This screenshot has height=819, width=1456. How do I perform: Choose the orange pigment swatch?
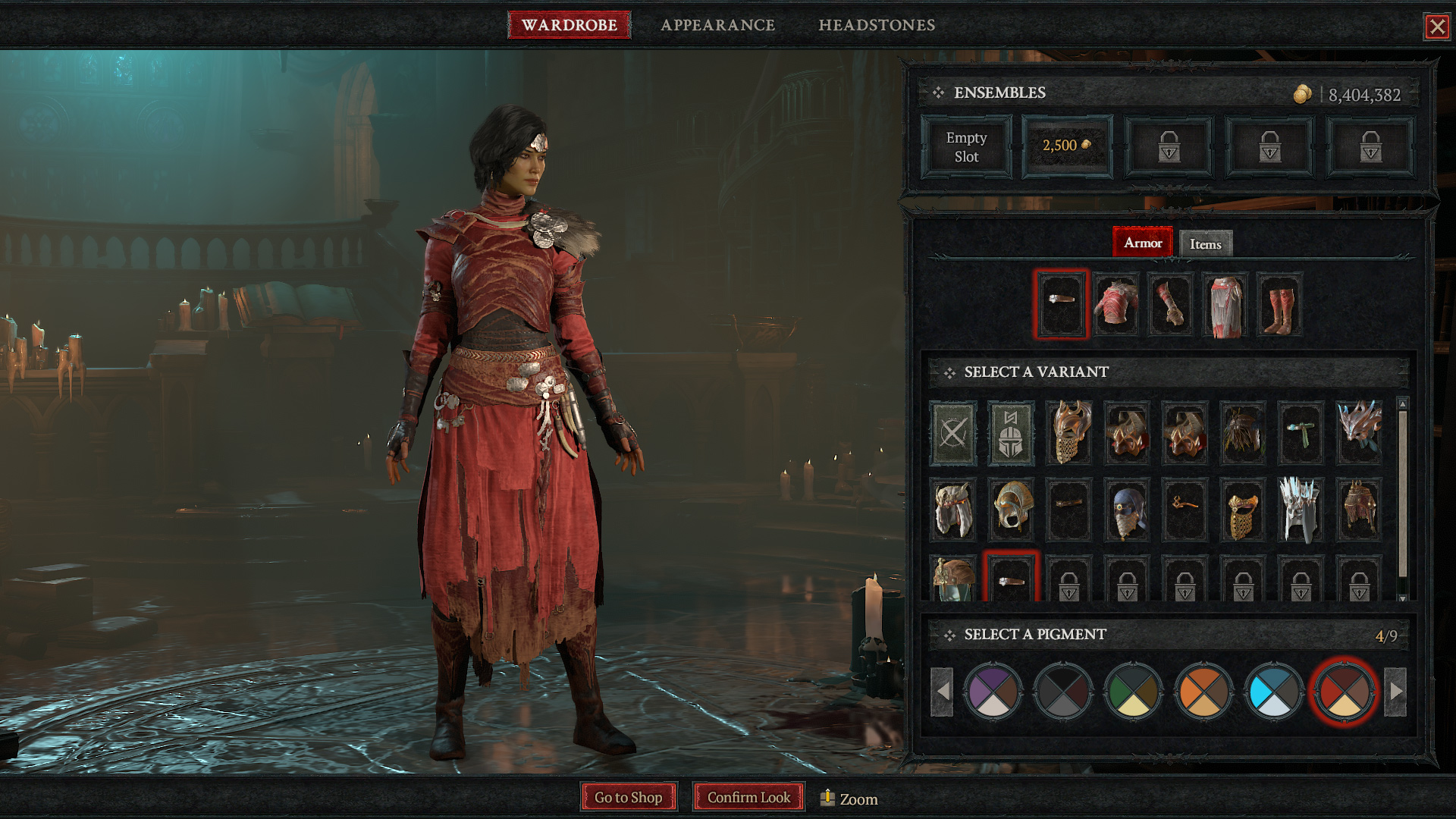(1203, 692)
